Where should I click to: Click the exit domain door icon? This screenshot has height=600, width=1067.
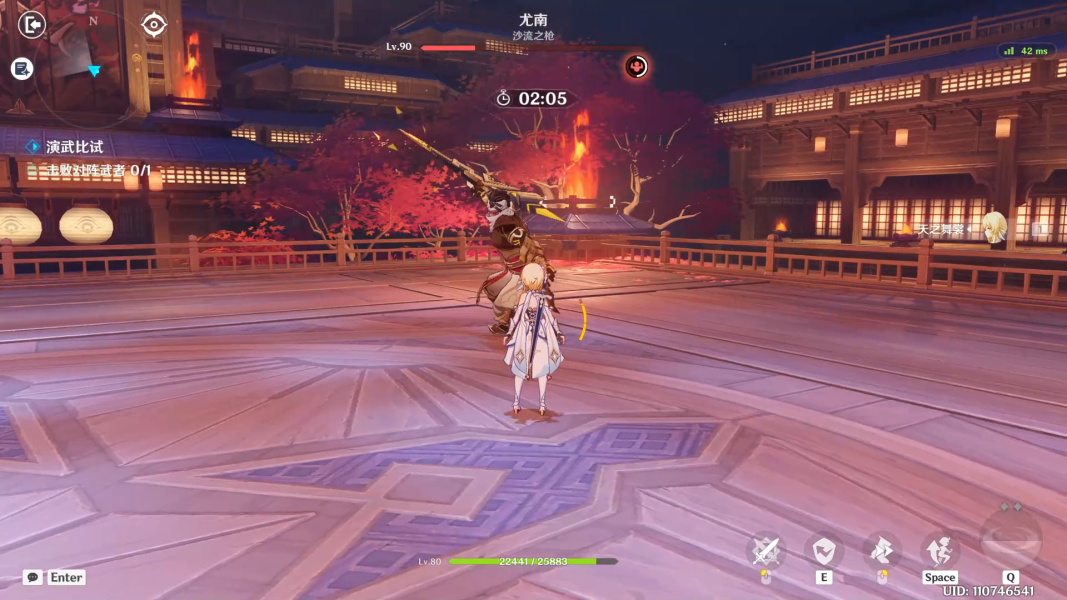click(x=32, y=24)
